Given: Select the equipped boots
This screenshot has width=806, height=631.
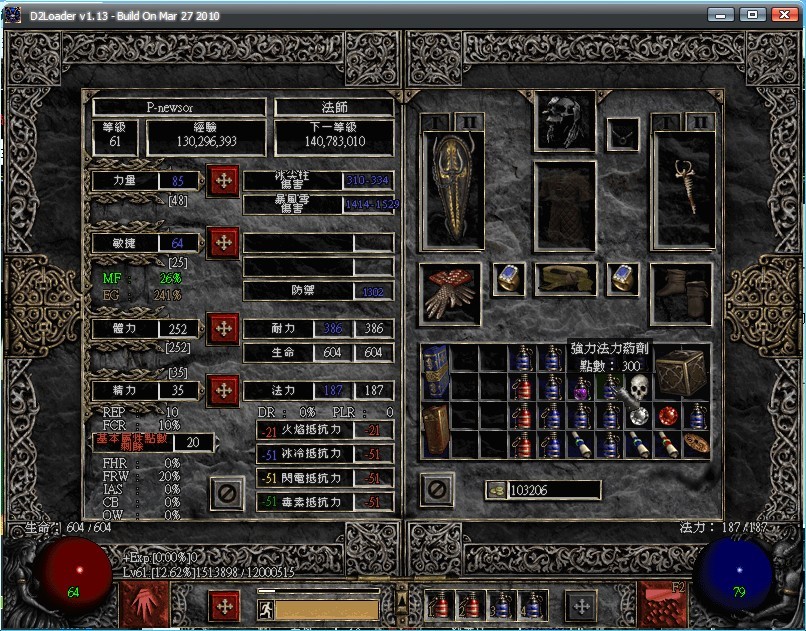Looking at the screenshot, I should tap(683, 294).
